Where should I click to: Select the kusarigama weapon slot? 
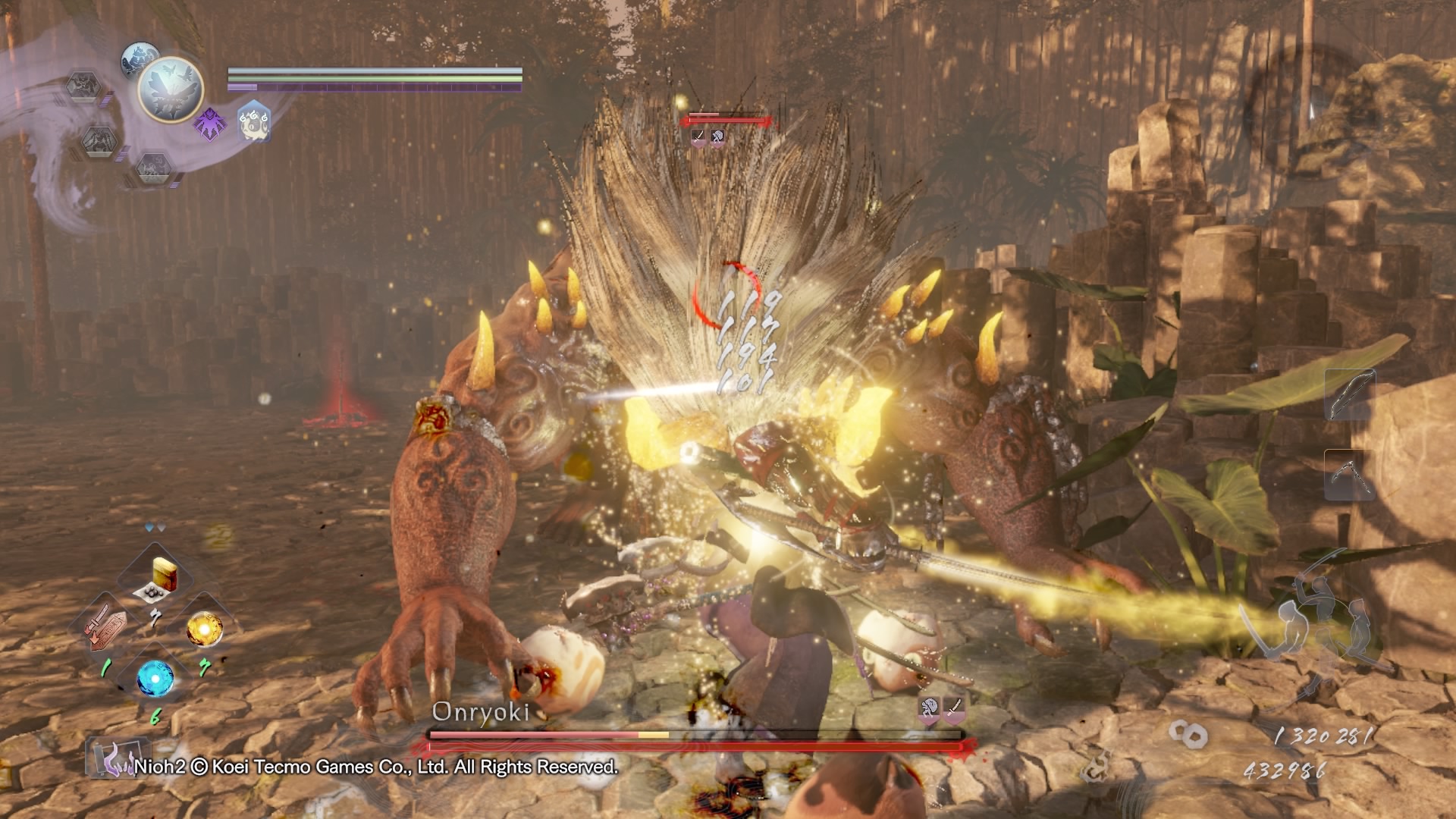(x=1348, y=474)
